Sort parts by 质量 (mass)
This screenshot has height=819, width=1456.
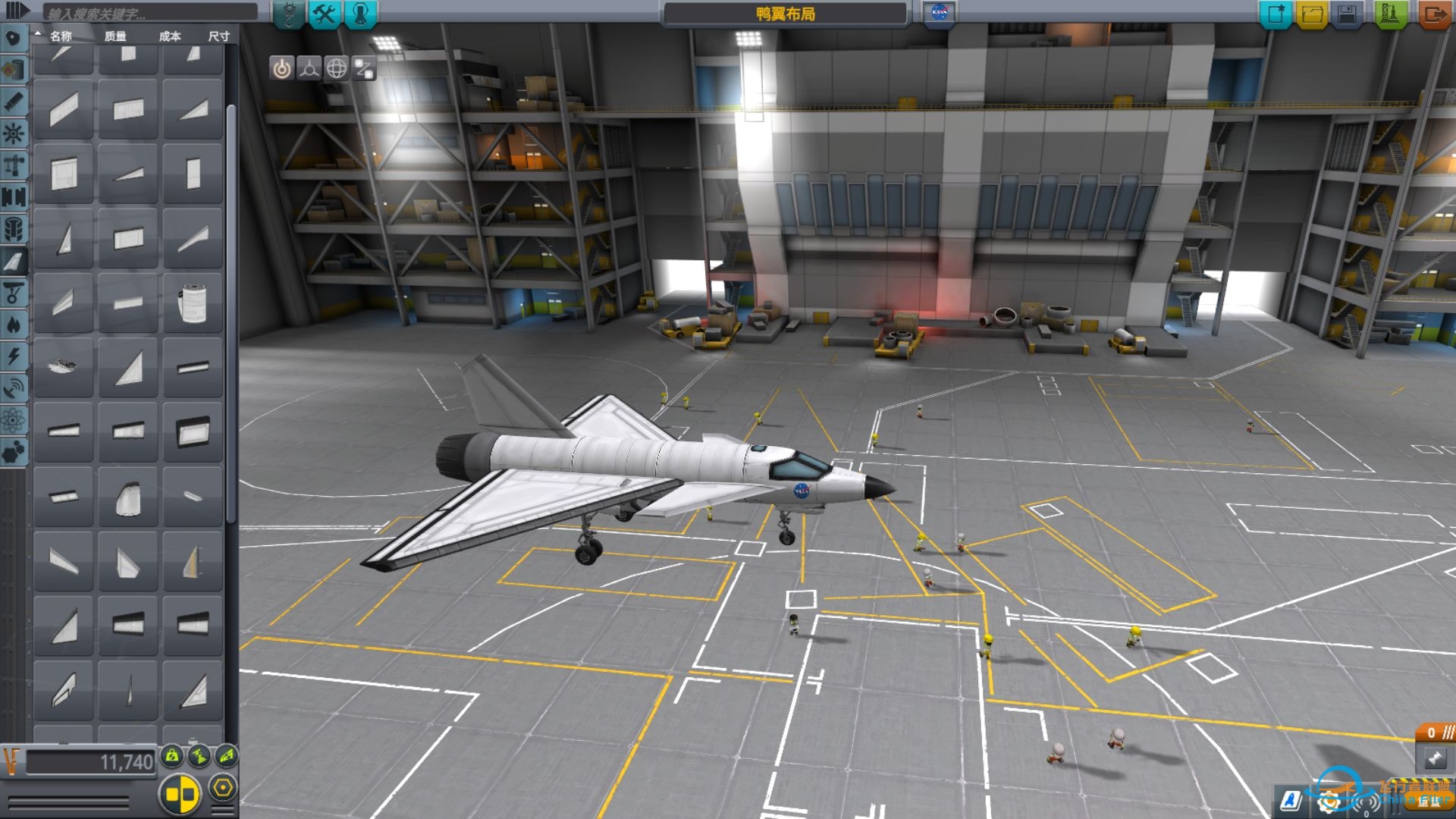[x=115, y=36]
